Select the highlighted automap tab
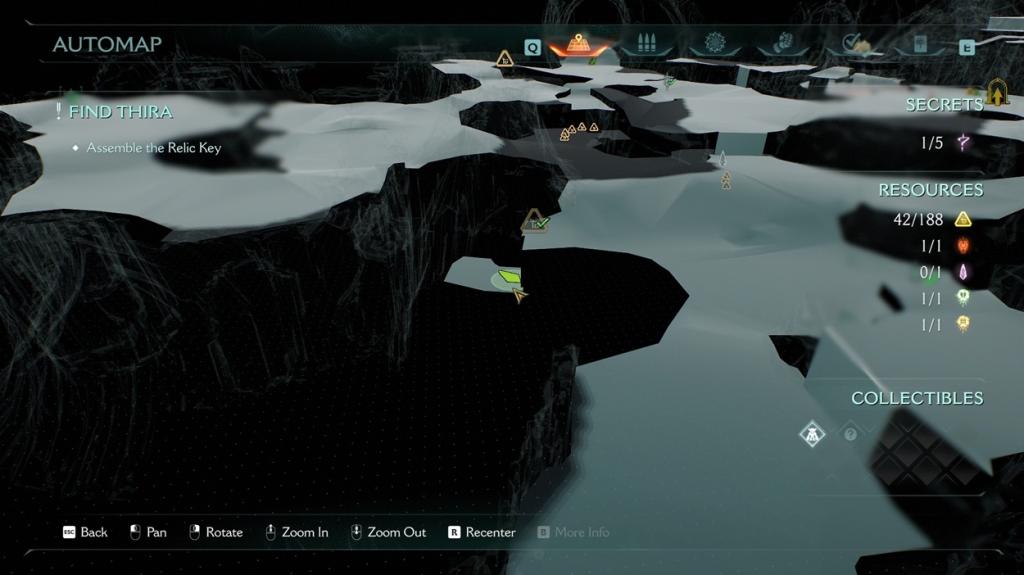Screen dimensions: 1024x575 [578, 44]
